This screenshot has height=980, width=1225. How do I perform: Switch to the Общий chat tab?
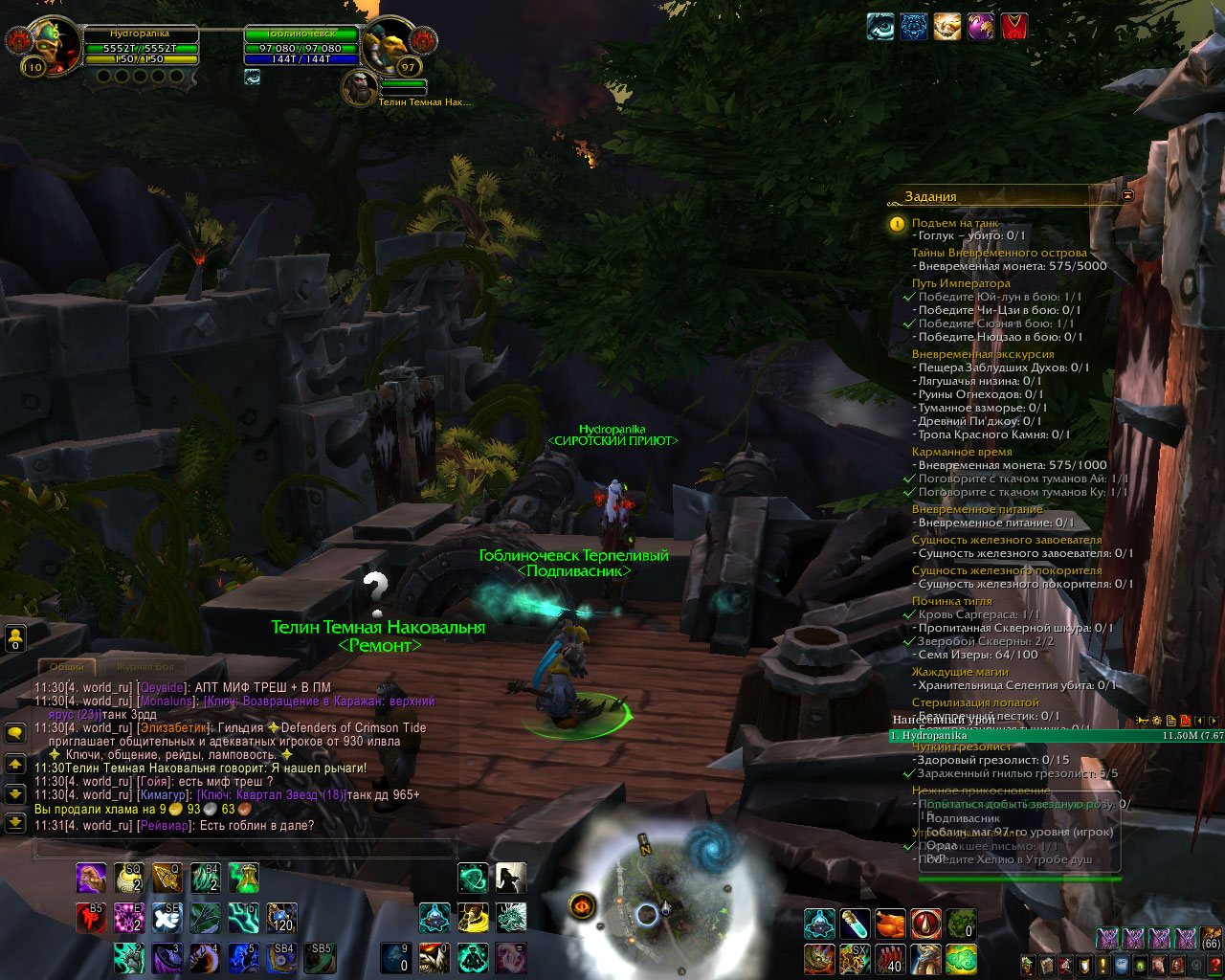[x=67, y=666]
